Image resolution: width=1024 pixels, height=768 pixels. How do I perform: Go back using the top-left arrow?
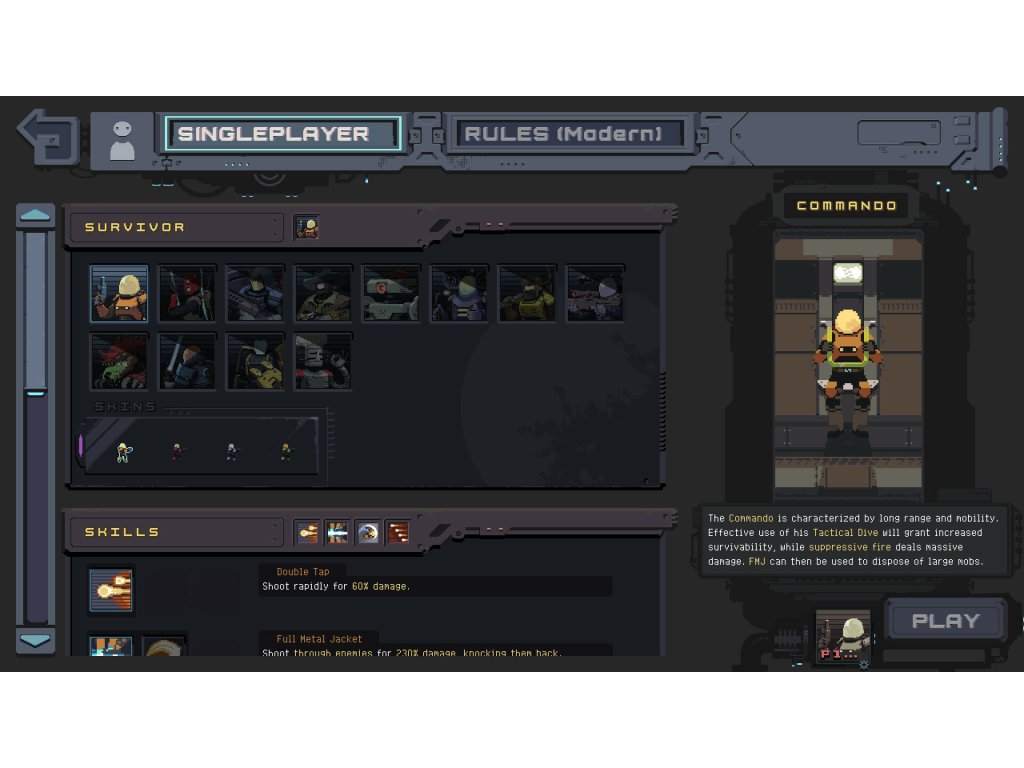47,135
